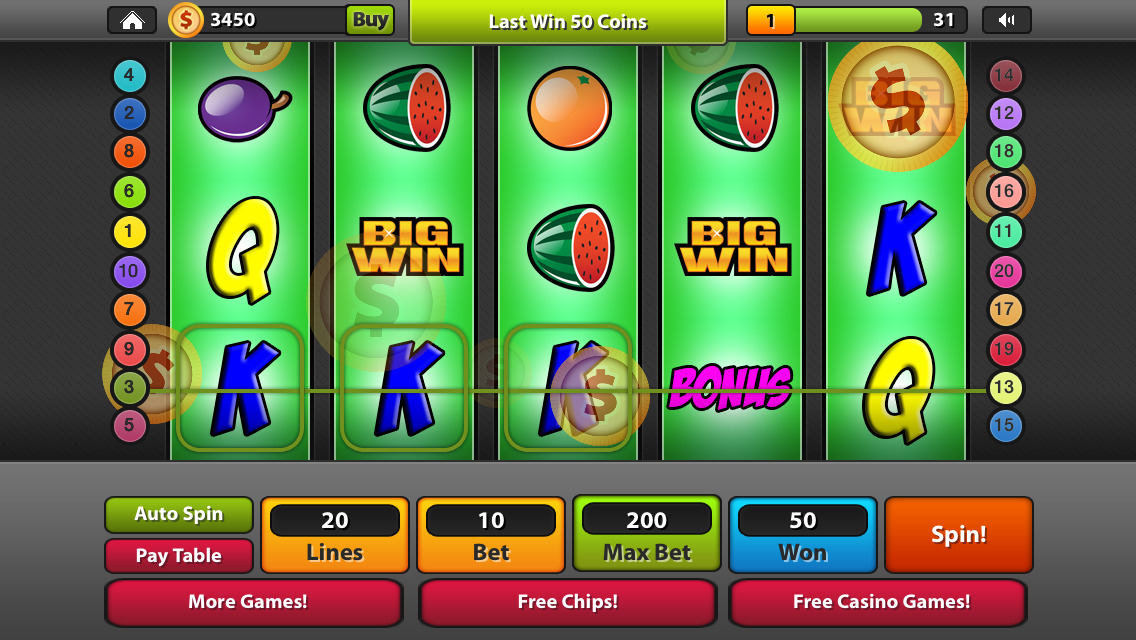Toggle the sound speaker icon
This screenshot has height=640, width=1136.
1006,20
